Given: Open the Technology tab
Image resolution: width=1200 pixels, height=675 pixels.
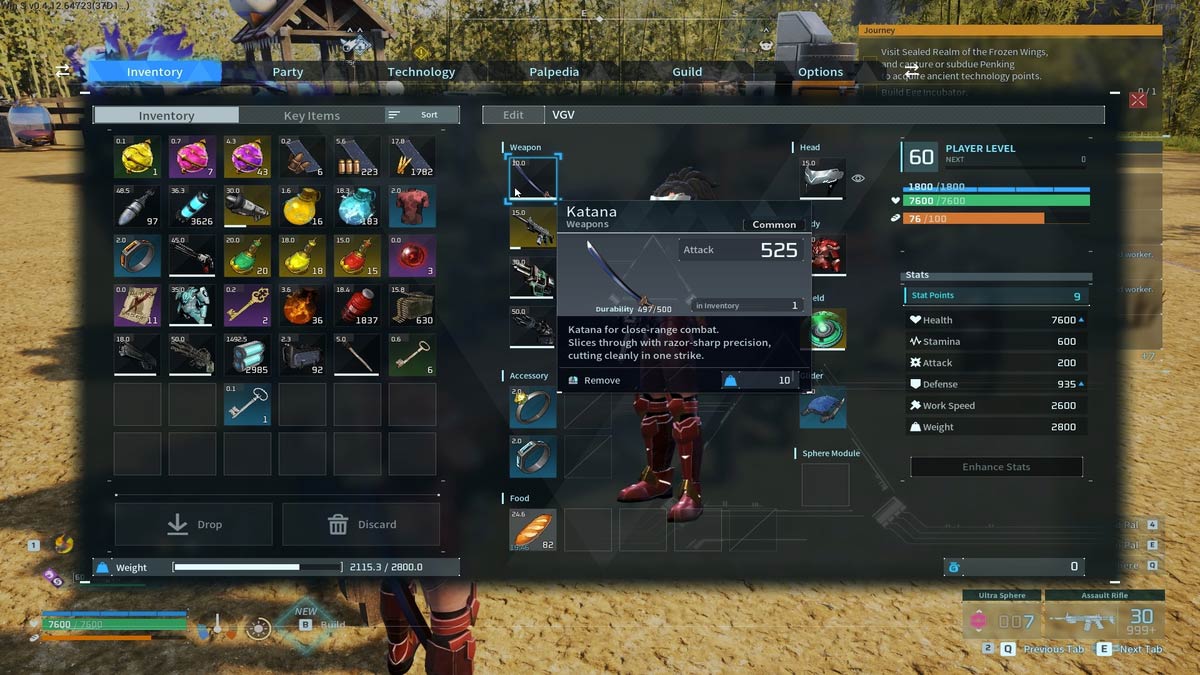Looking at the screenshot, I should (x=421, y=72).
